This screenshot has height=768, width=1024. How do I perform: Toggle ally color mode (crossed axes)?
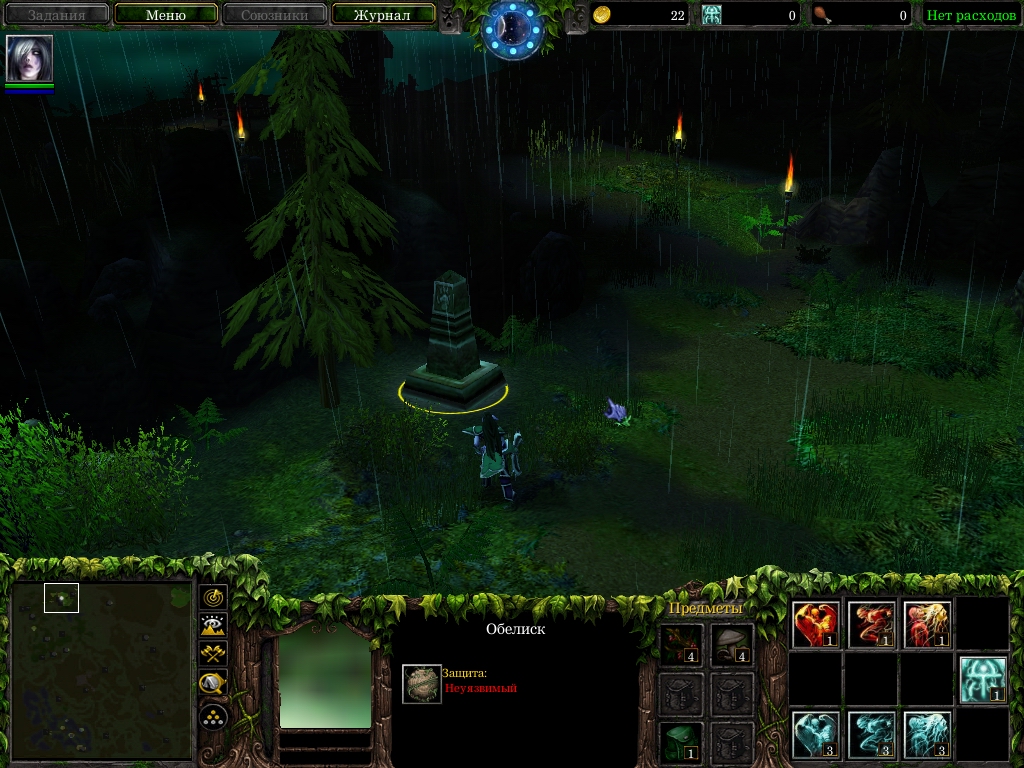[214, 655]
